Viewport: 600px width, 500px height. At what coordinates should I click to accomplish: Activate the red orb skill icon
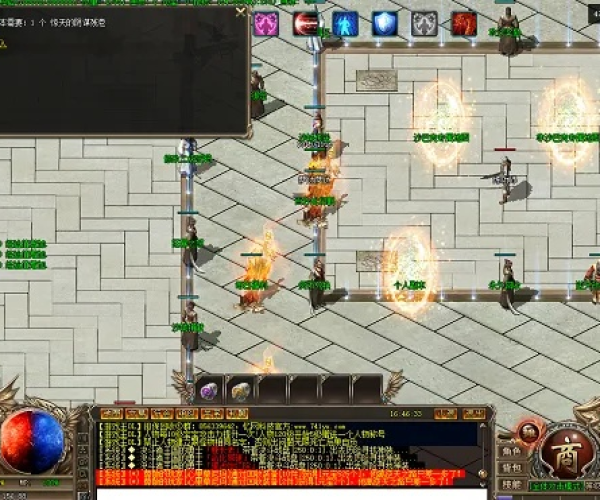[x=307, y=24]
